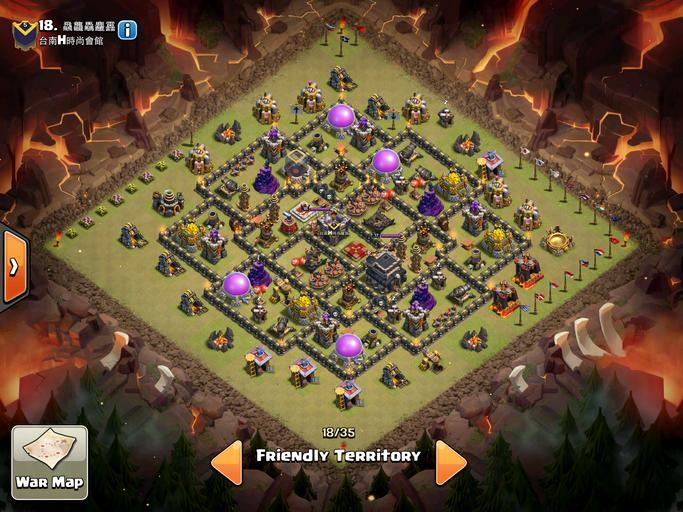Go to the previous friendly base

[x=226, y=461]
